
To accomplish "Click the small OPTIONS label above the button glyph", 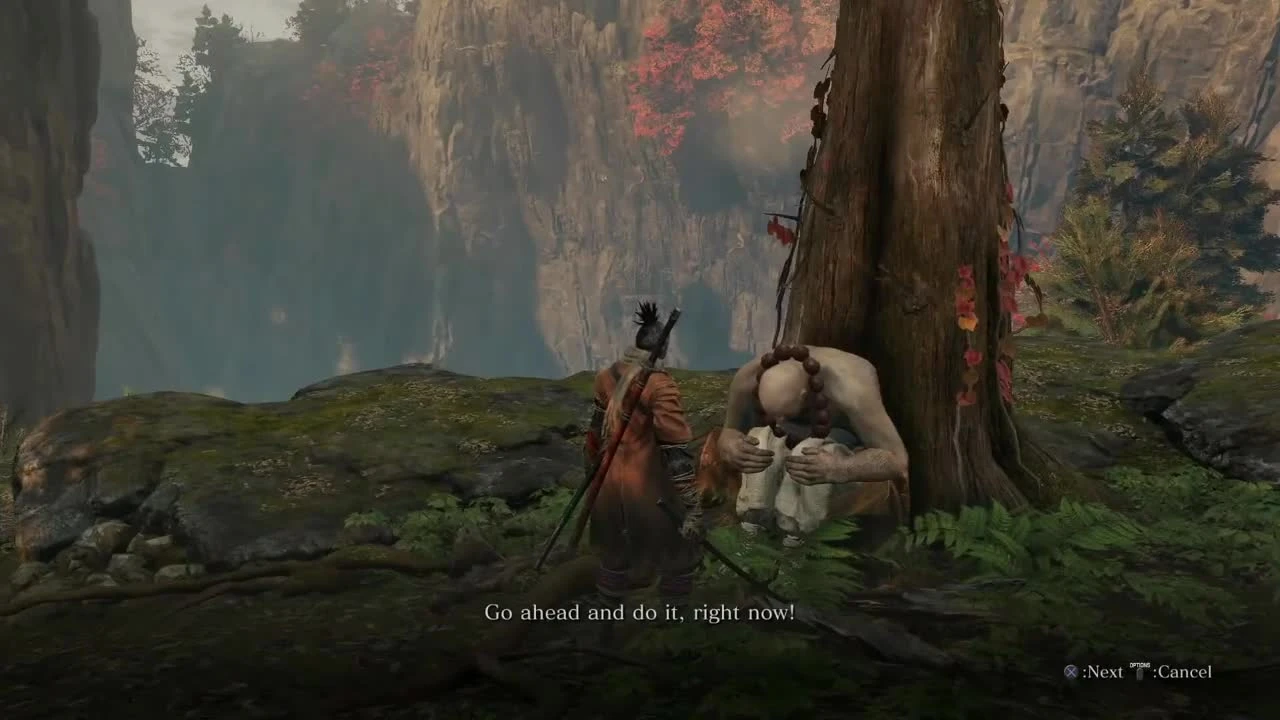I will point(1140,664).
